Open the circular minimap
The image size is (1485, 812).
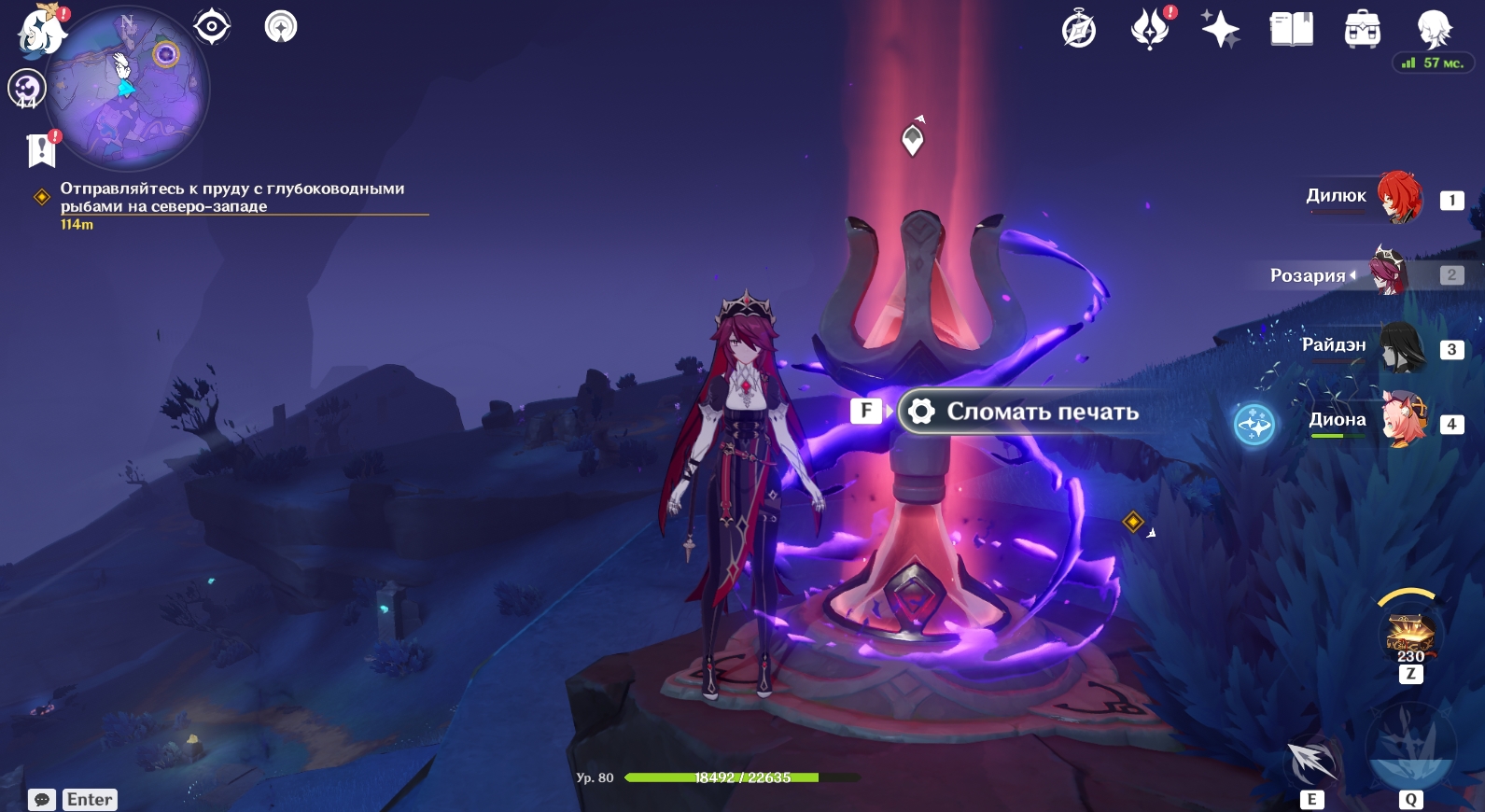(x=128, y=89)
